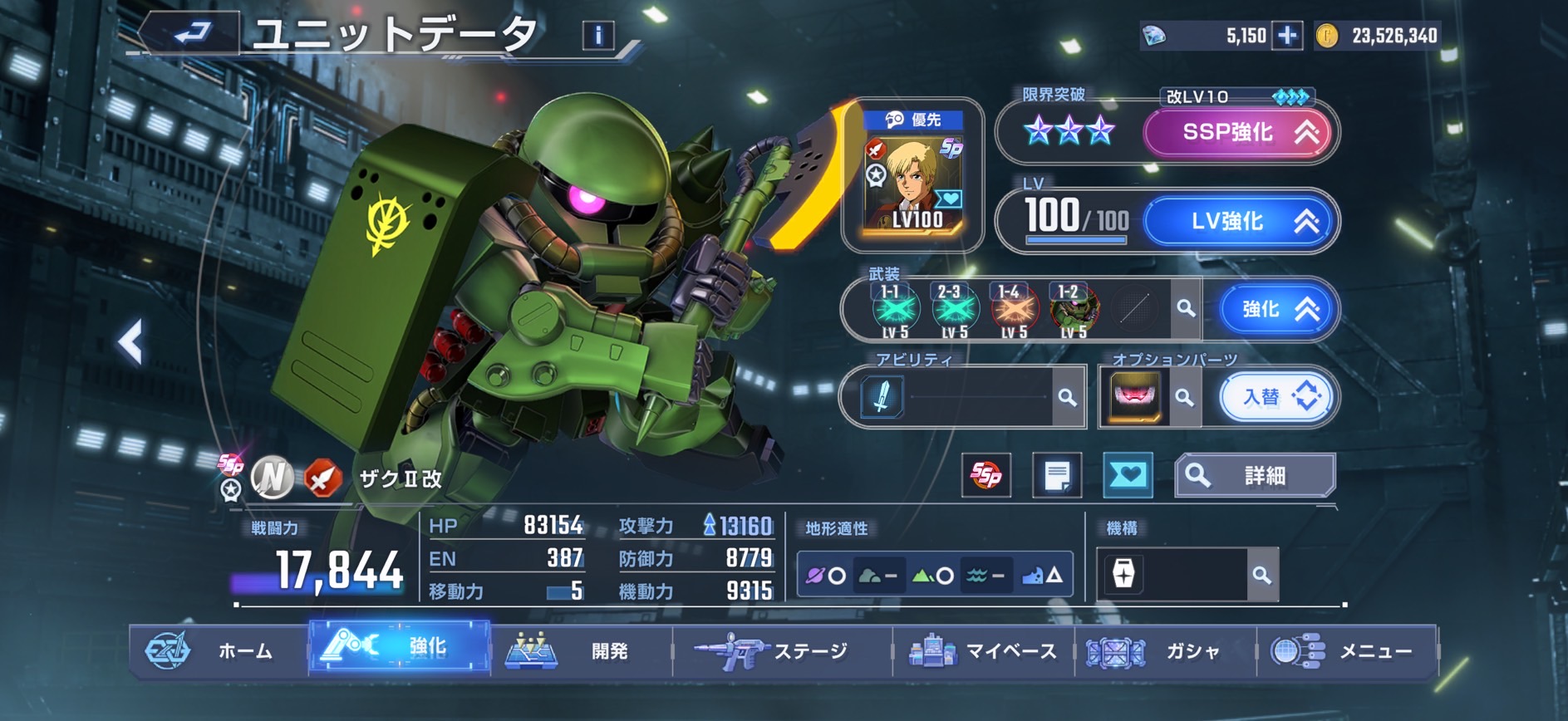Image resolution: width=1568 pixels, height=721 pixels.
Task: Click the red SSP icon button
Action: coord(986,475)
